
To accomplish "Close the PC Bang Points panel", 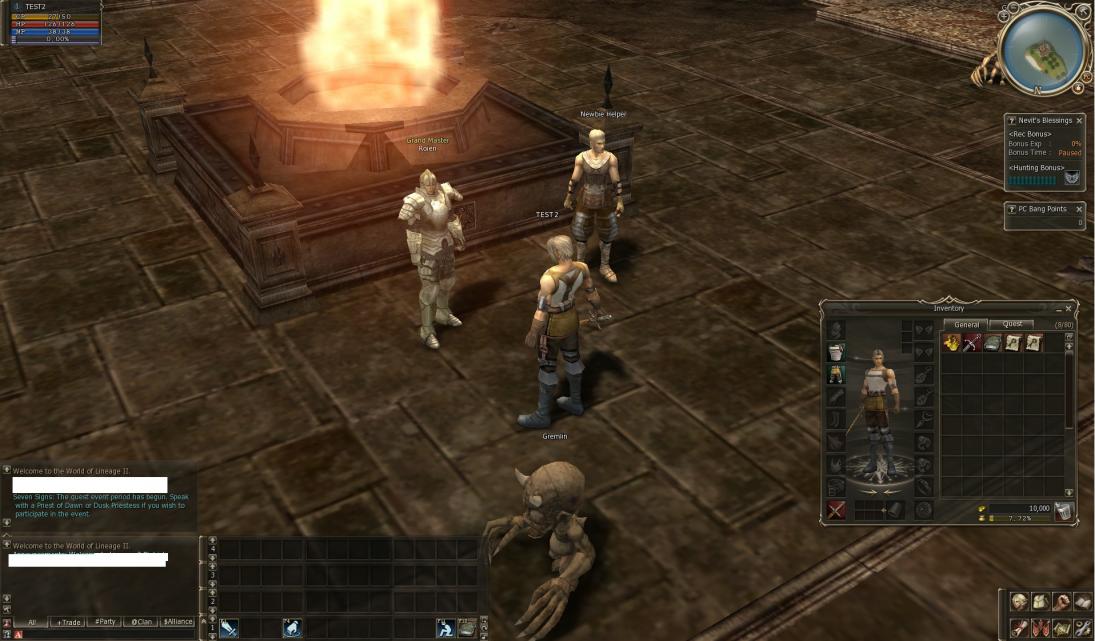I will point(1079,209).
